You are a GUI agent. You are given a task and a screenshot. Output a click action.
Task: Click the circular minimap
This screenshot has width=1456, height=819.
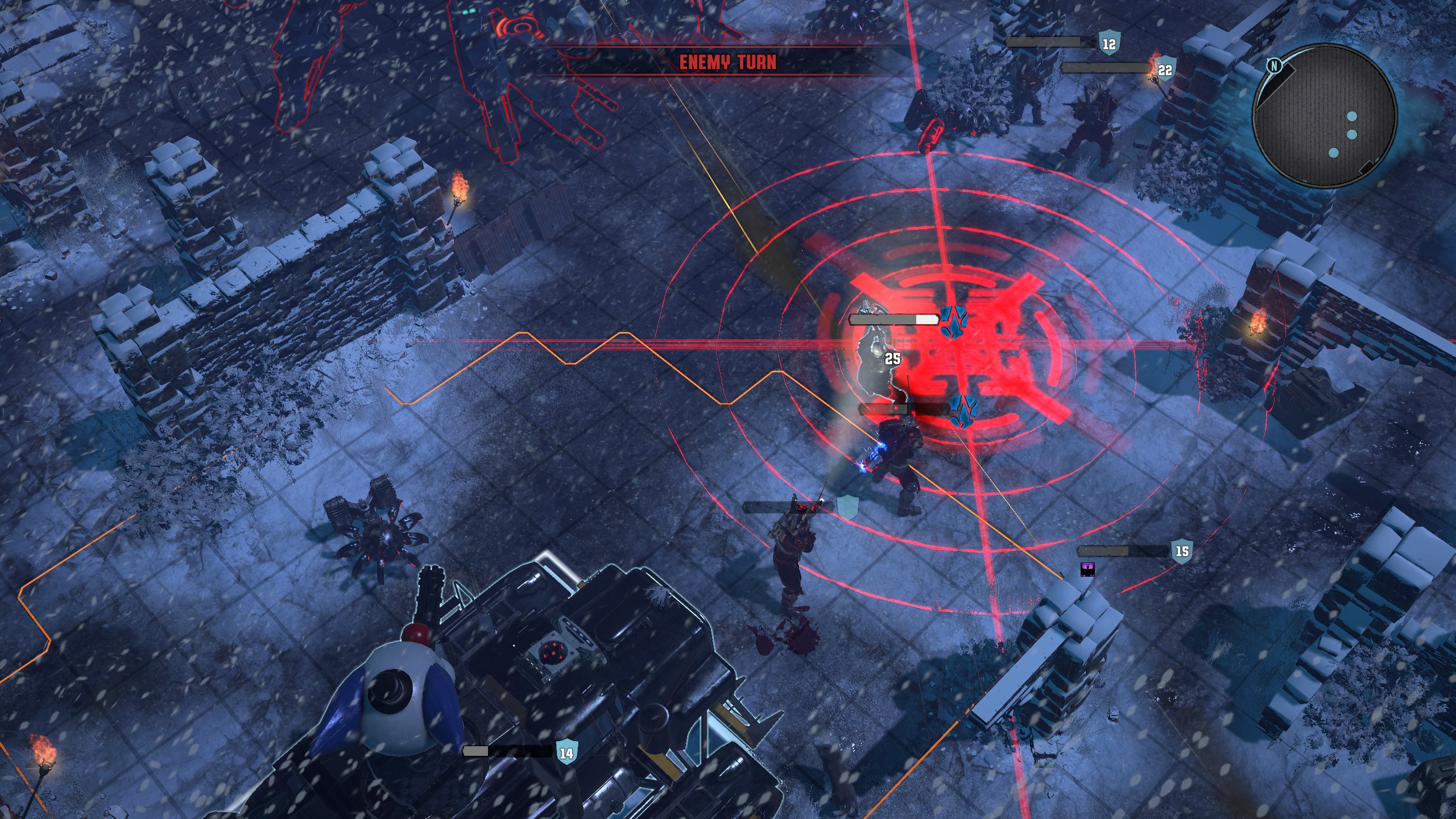point(1325,115)
